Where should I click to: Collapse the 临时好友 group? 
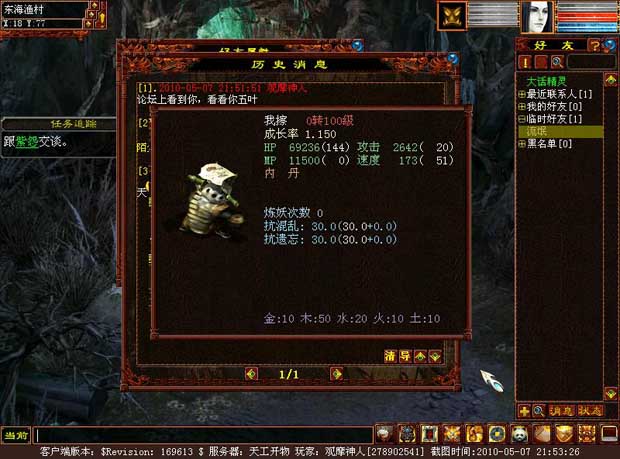(521, 119)
